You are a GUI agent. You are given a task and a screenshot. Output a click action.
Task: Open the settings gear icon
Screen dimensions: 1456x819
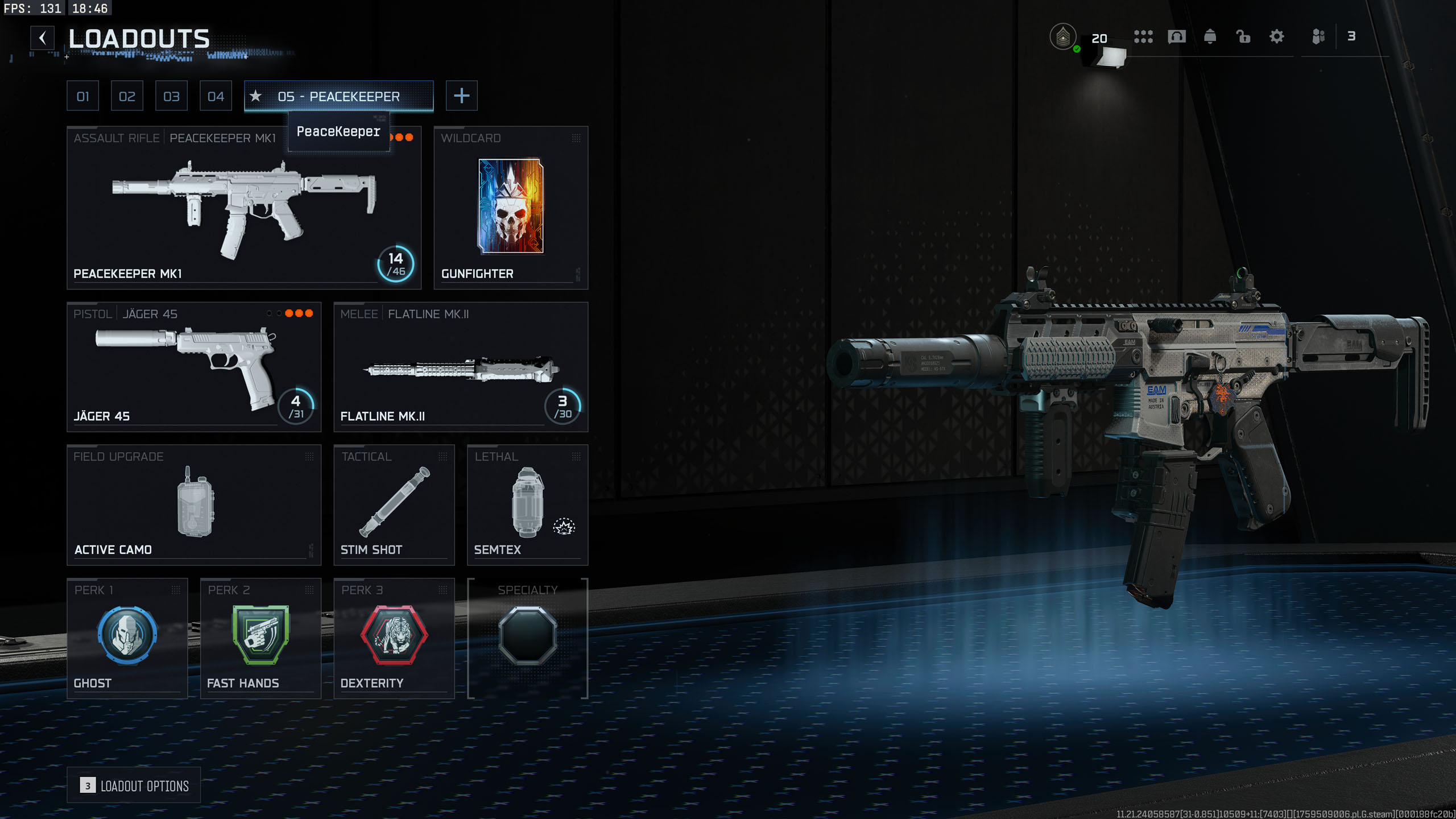click(1277, 37)
